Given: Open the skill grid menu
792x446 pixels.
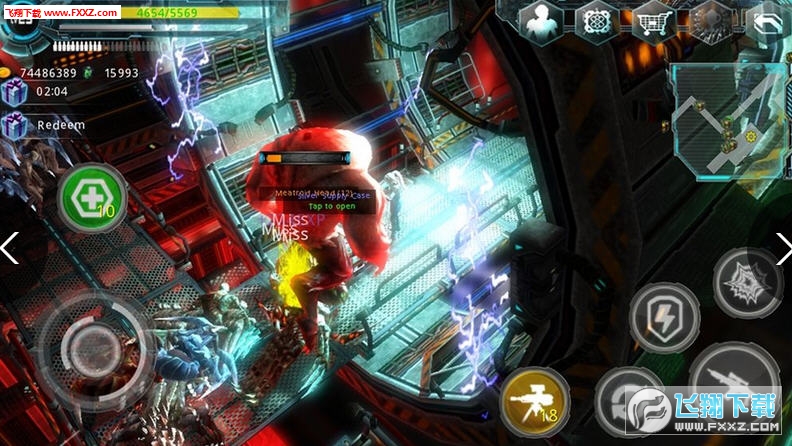Looking at the screenshot, I should 597,21.
